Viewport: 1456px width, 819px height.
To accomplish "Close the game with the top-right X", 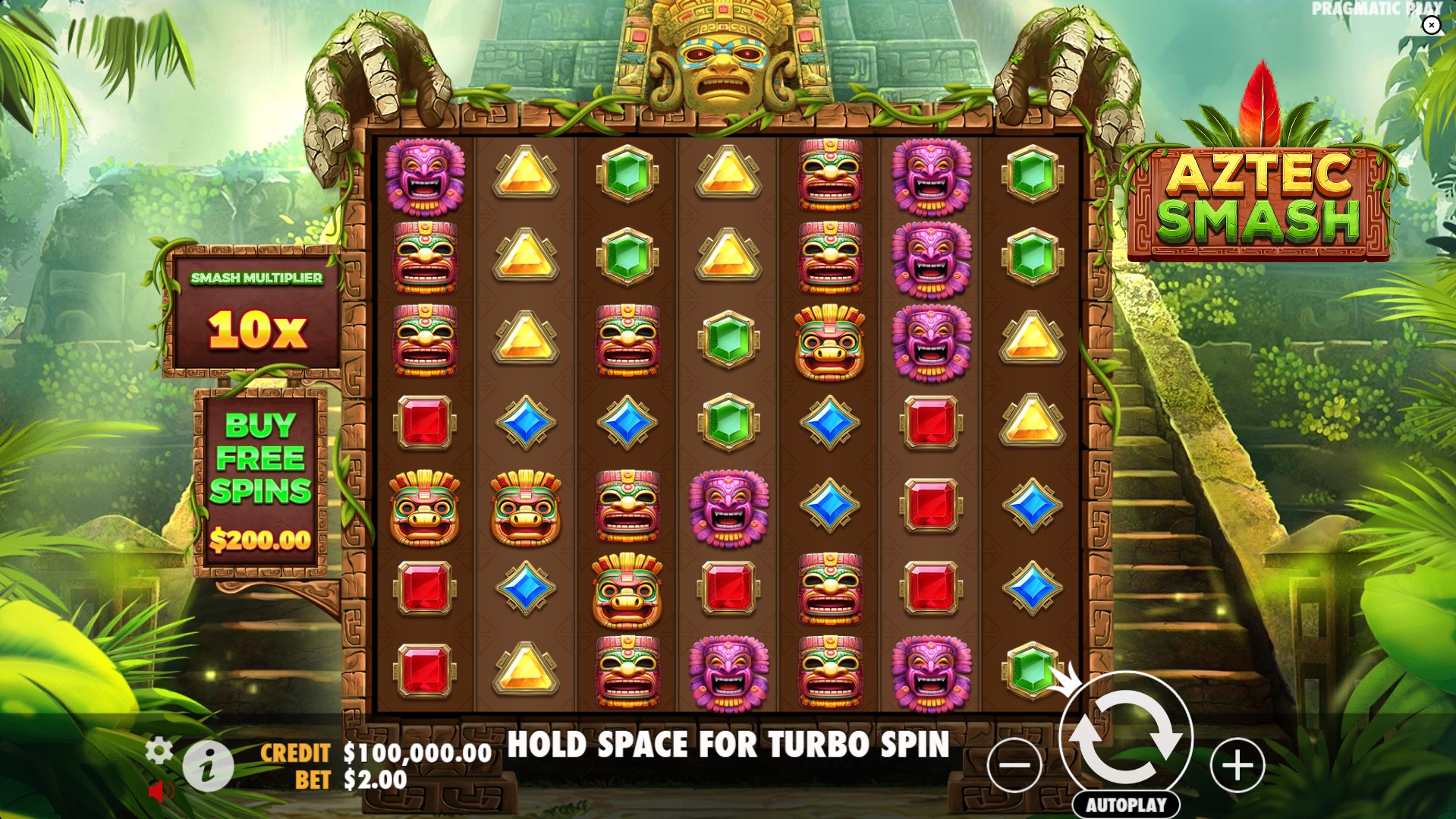I will [x=1431, y=26].
